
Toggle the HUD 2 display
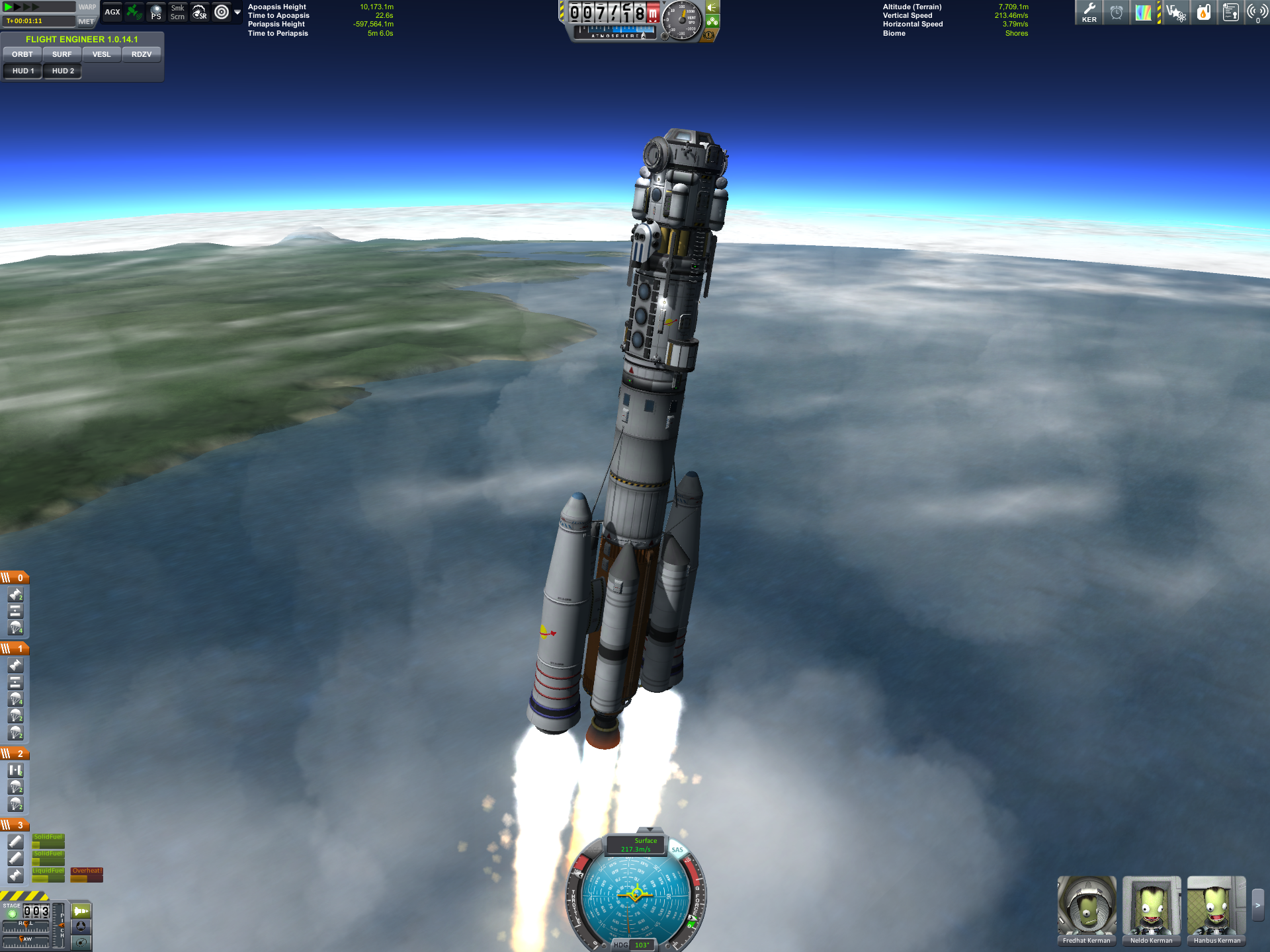63,71
